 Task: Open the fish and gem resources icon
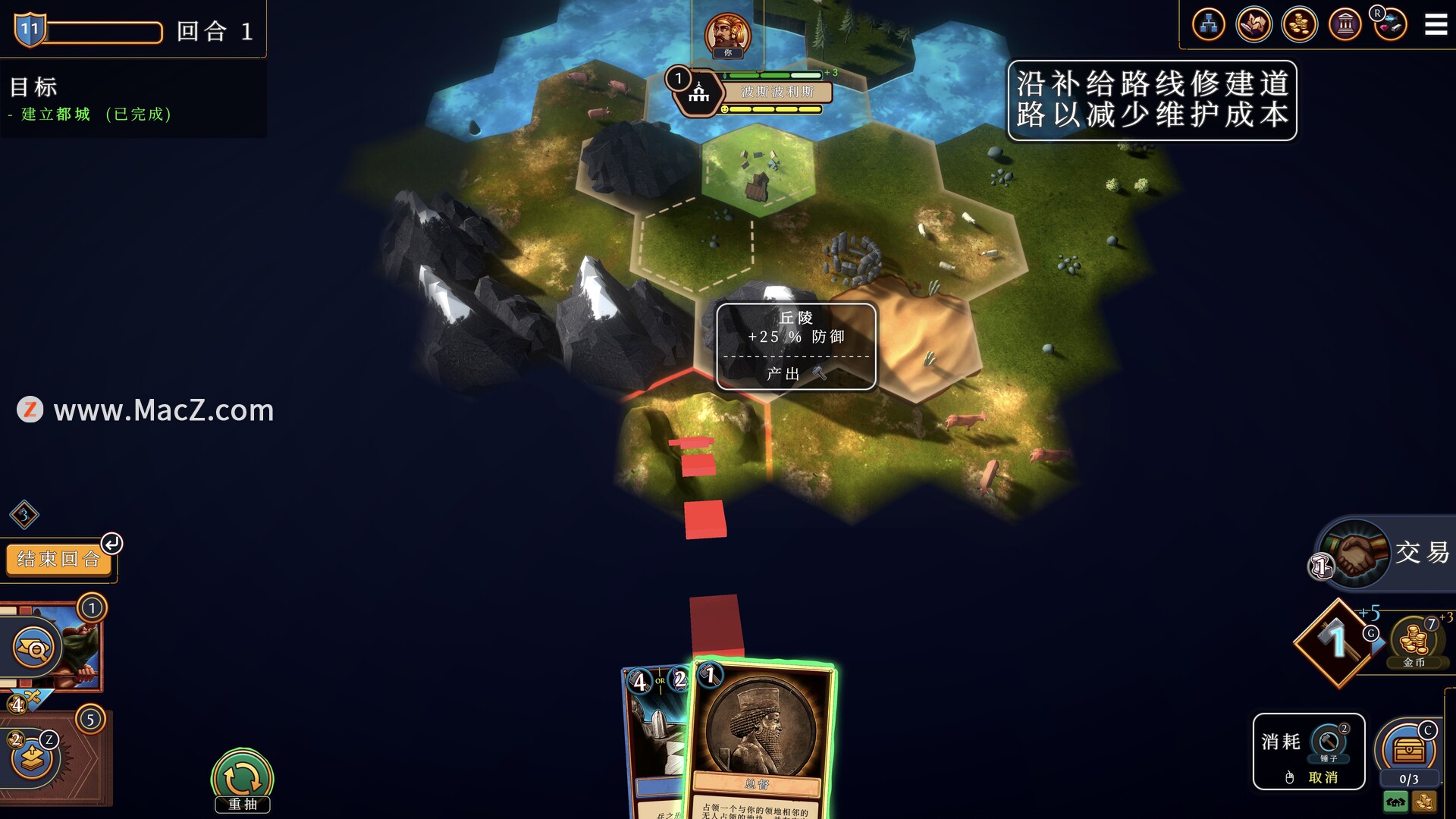click(1390, 25)
